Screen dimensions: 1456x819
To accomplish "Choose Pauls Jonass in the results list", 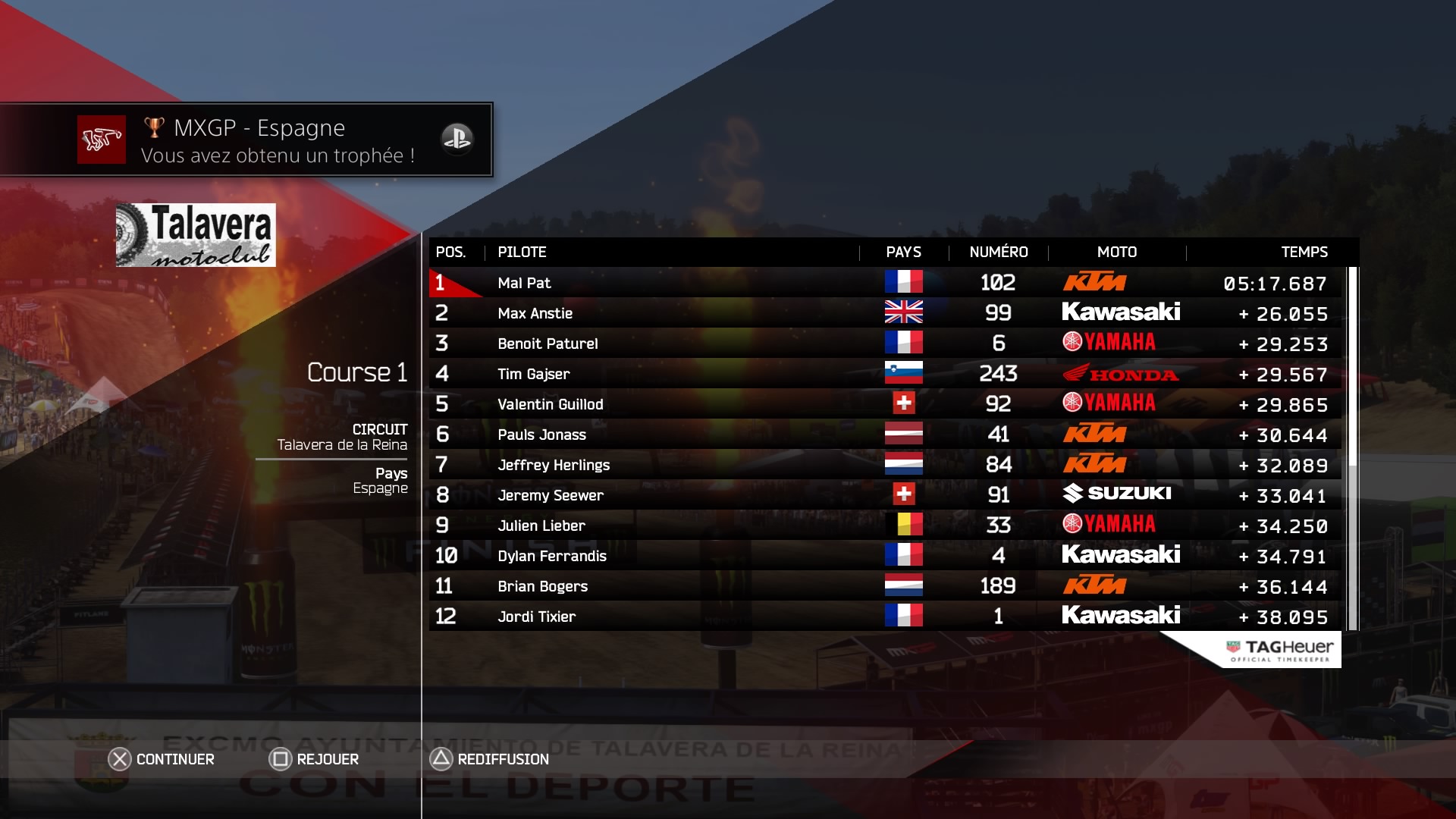I will (884, 435).
